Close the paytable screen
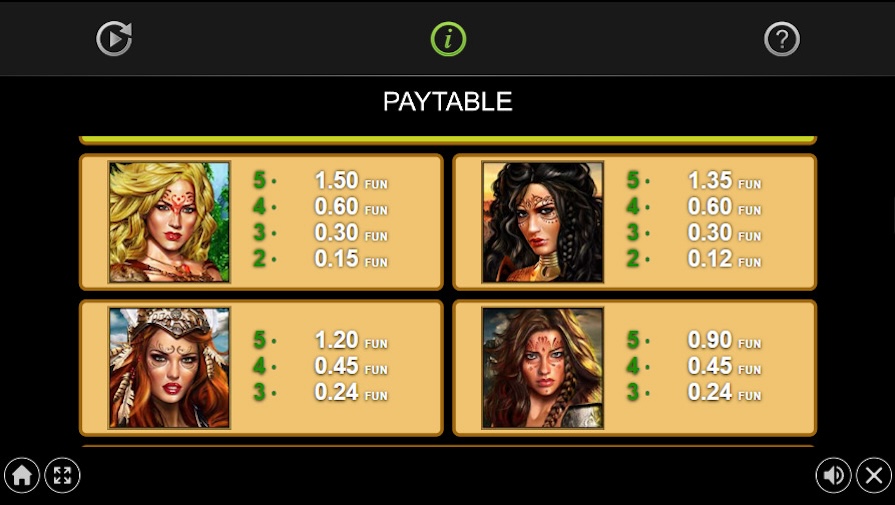Viewport: 895px width, 505px height. [874, 475]
